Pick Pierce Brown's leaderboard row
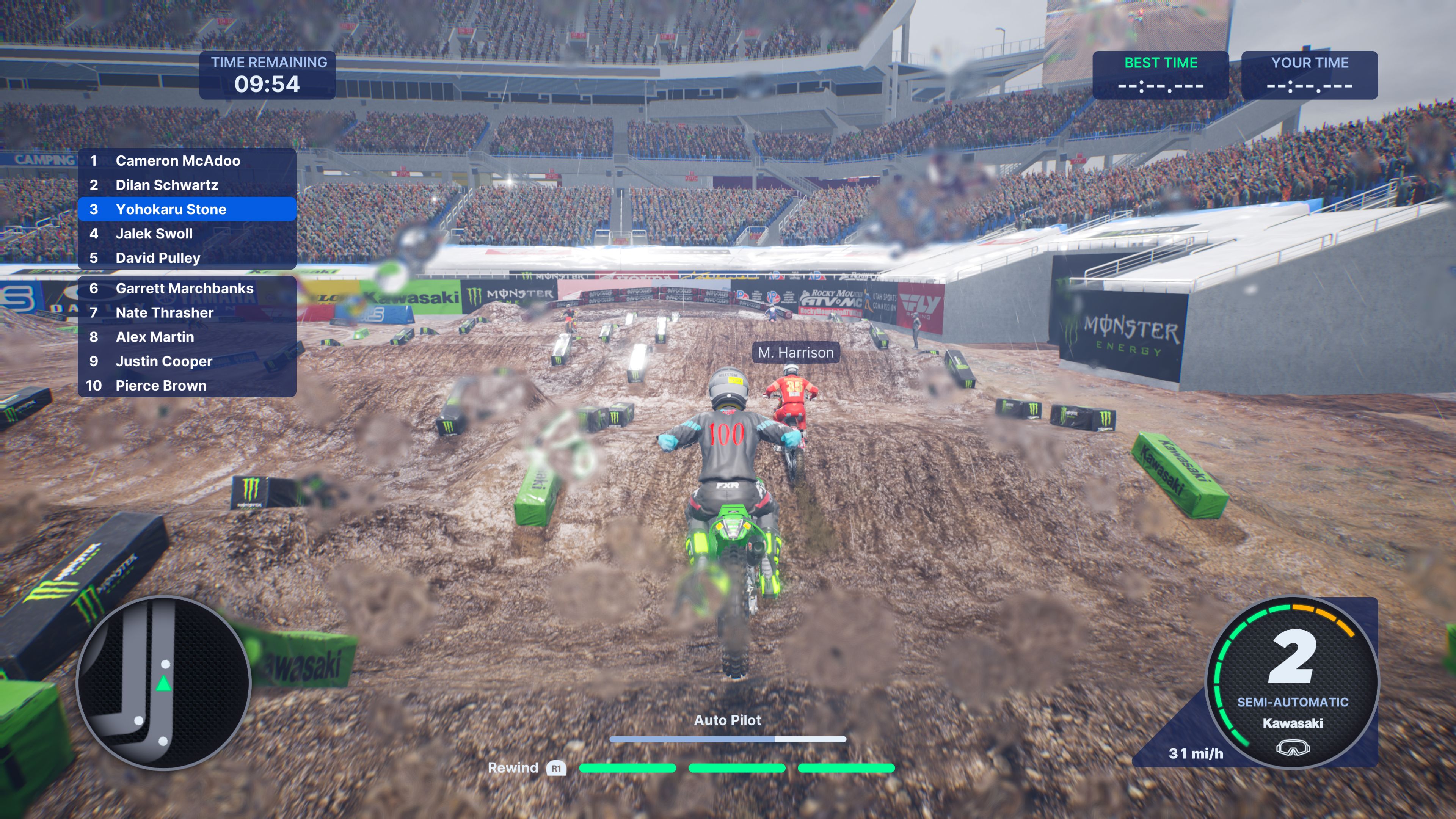The image size is (1456, 819). 187,386
